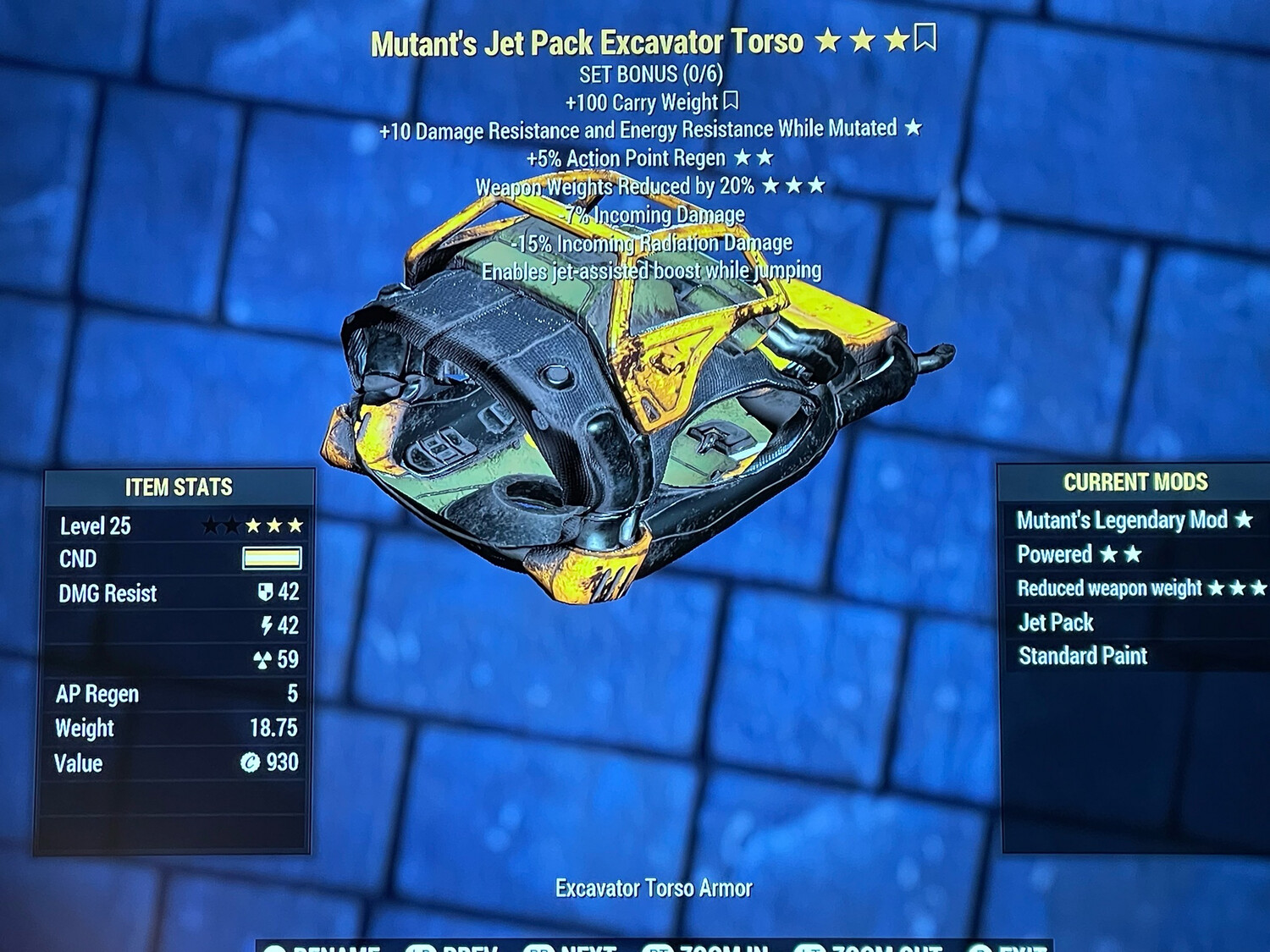Screen dimensions: 1270x952
Task: Toggle the bookmark beside +100 Carry Weight
Action: 731,102
